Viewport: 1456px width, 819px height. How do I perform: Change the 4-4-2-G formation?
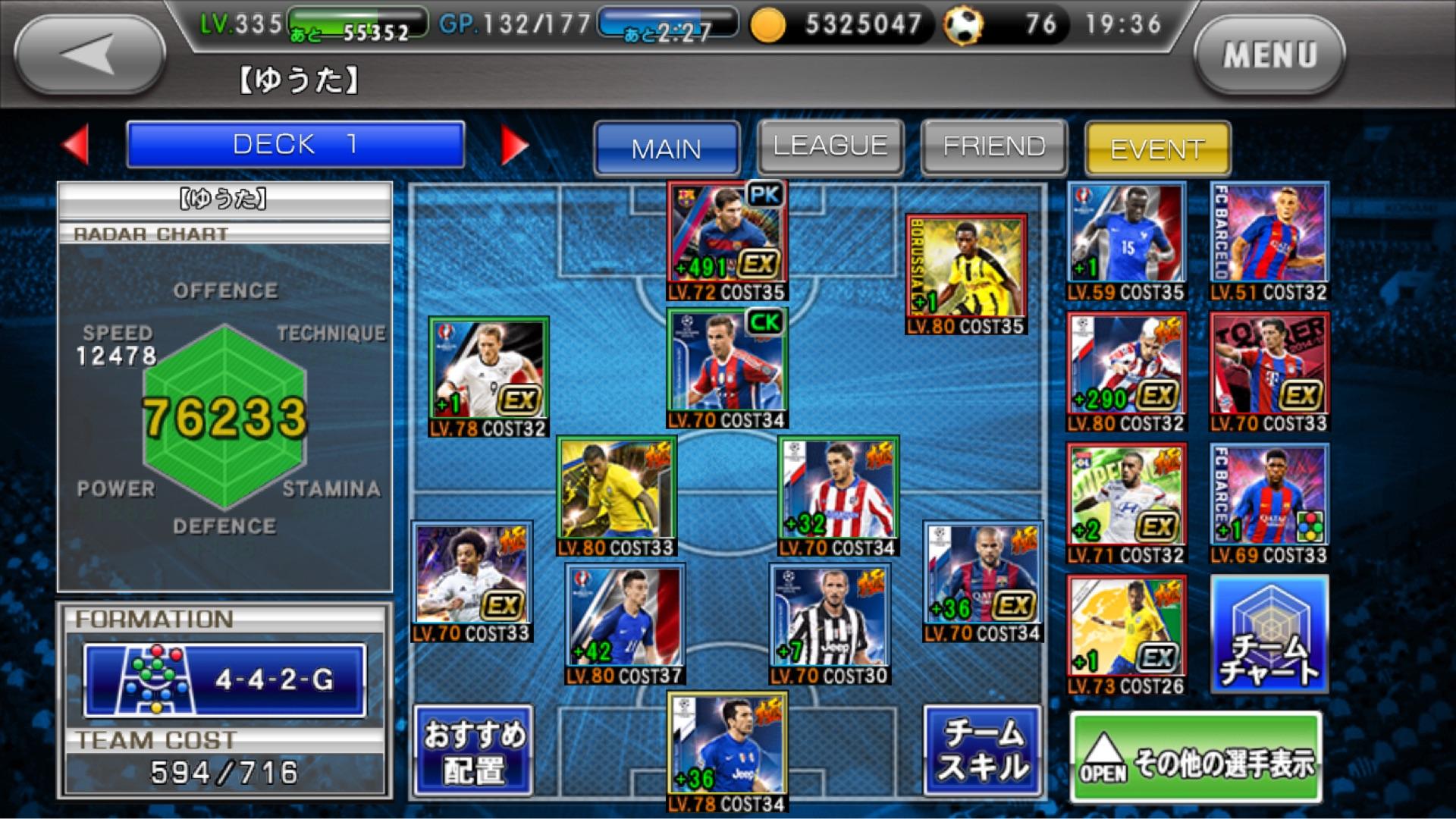click(x=224, y=679)
